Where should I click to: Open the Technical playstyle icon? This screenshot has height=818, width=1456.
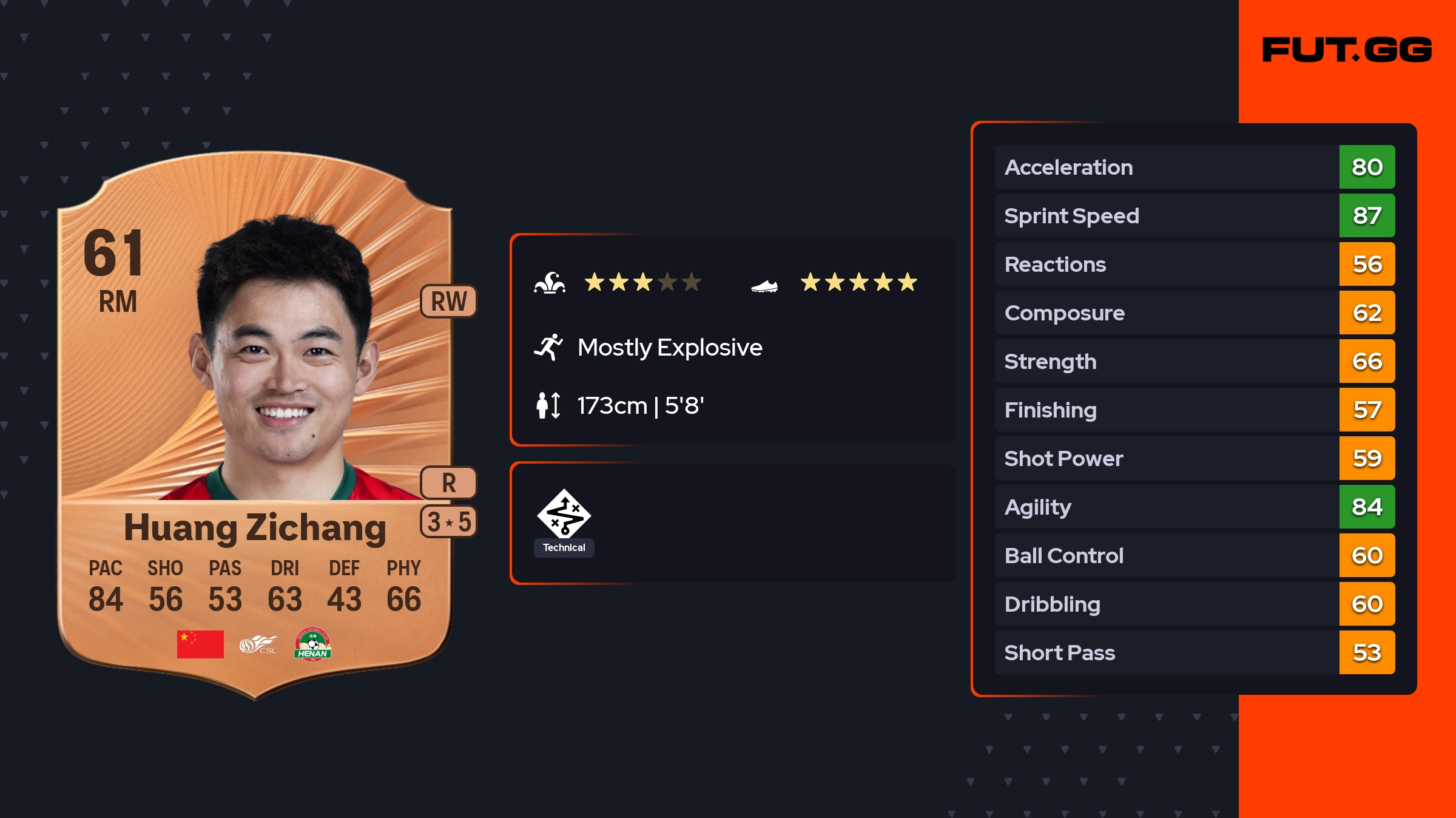564,515
